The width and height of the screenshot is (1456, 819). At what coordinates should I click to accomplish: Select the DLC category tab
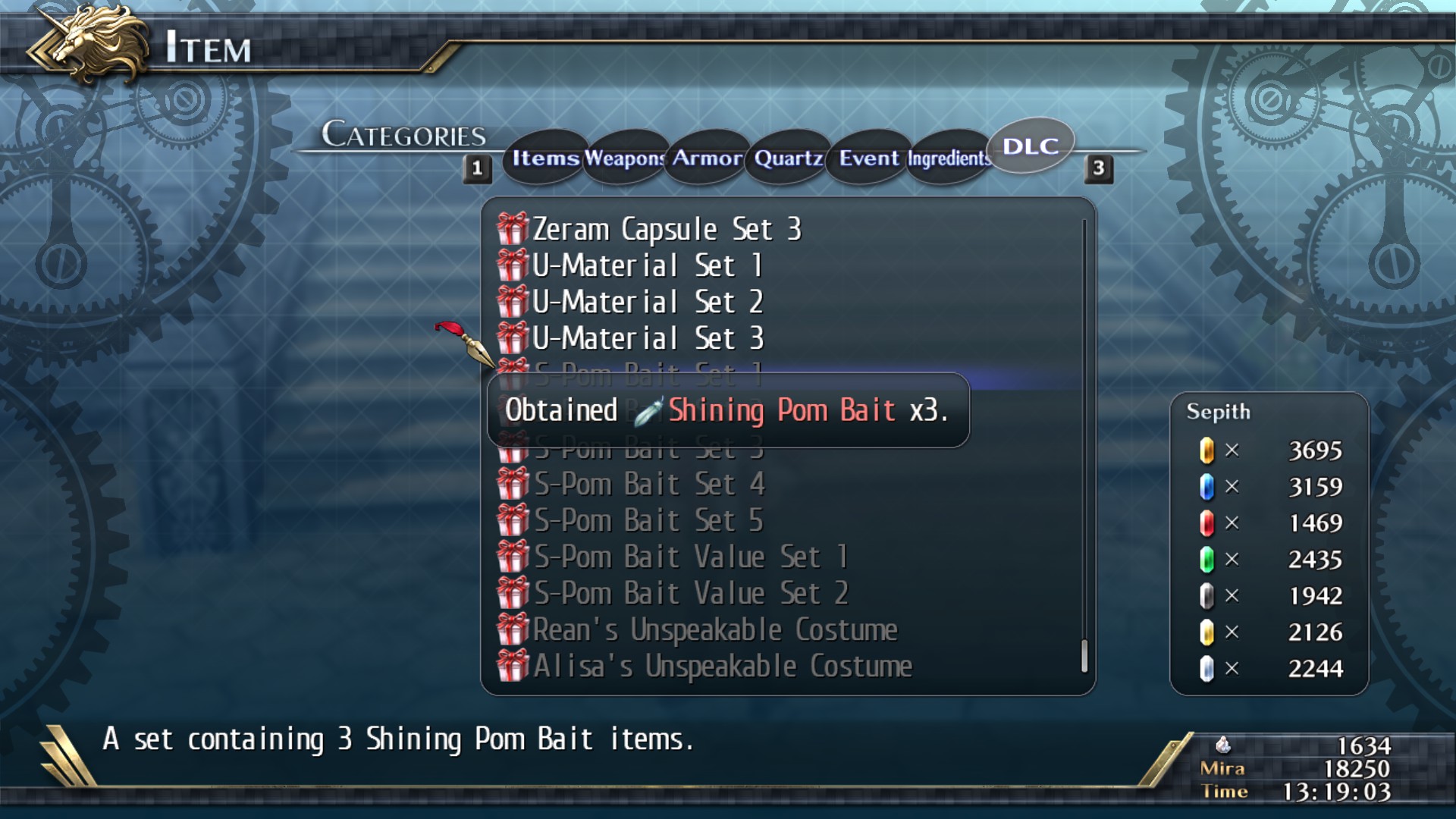click(x=1030, y=146)
